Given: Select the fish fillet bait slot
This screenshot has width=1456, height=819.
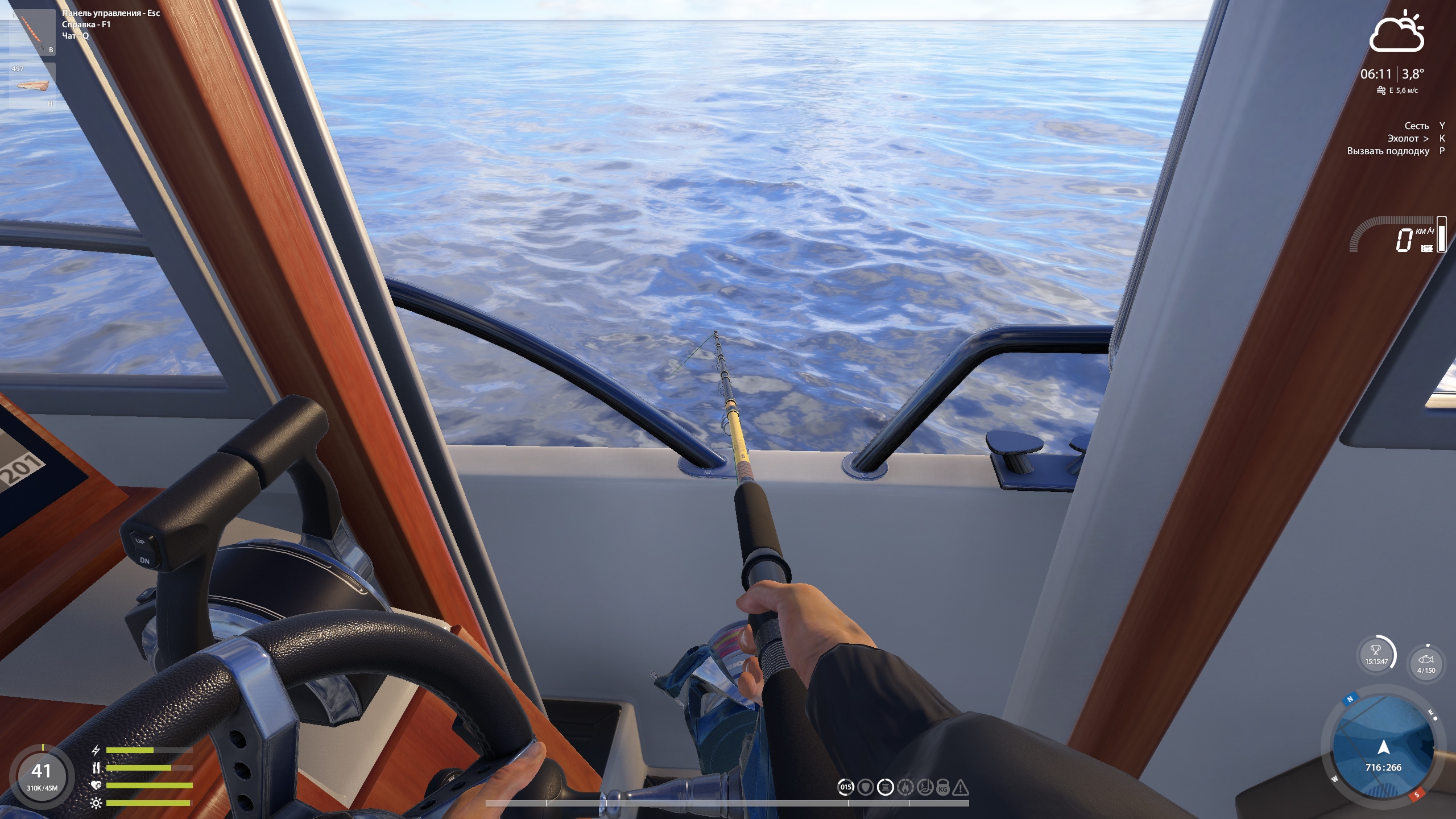Looking at the screenshot, I should [33, 85].
